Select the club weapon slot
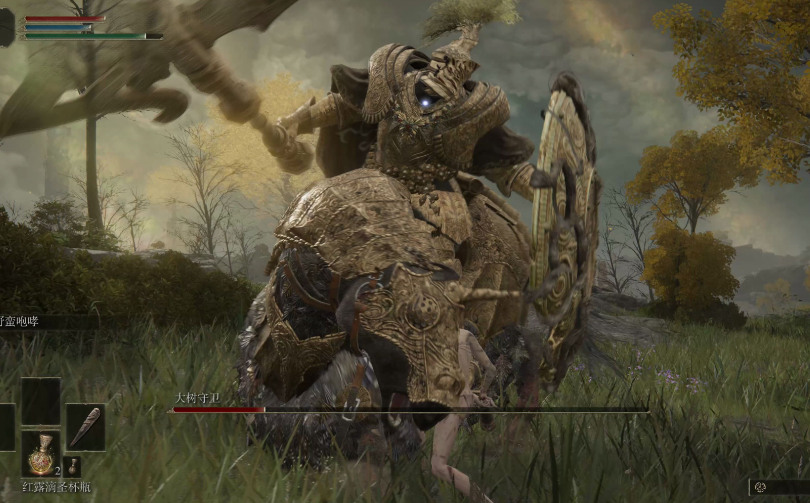810x503 pixels. pos(85,427)
